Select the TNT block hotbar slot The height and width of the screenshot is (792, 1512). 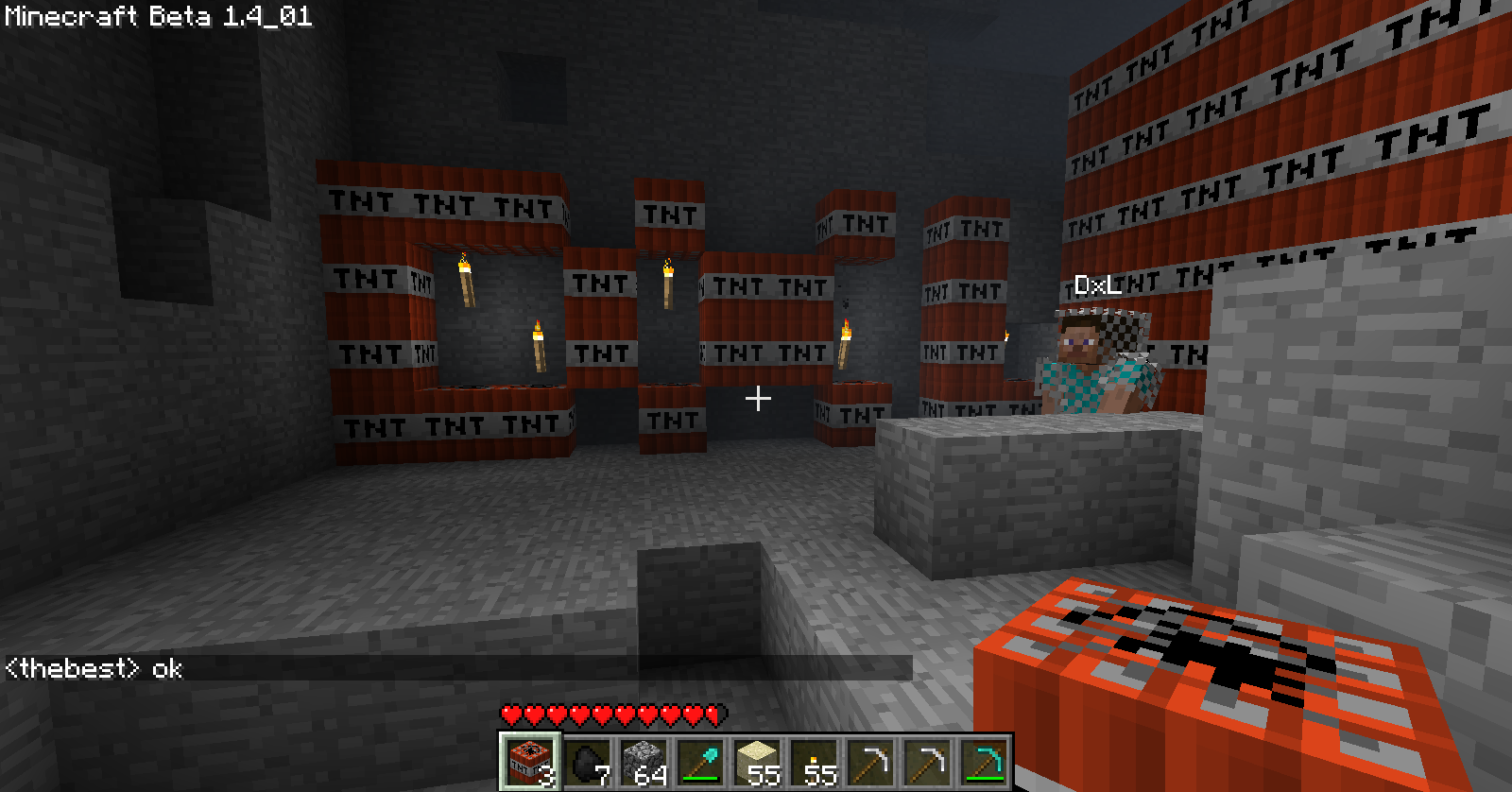point(528,762)
